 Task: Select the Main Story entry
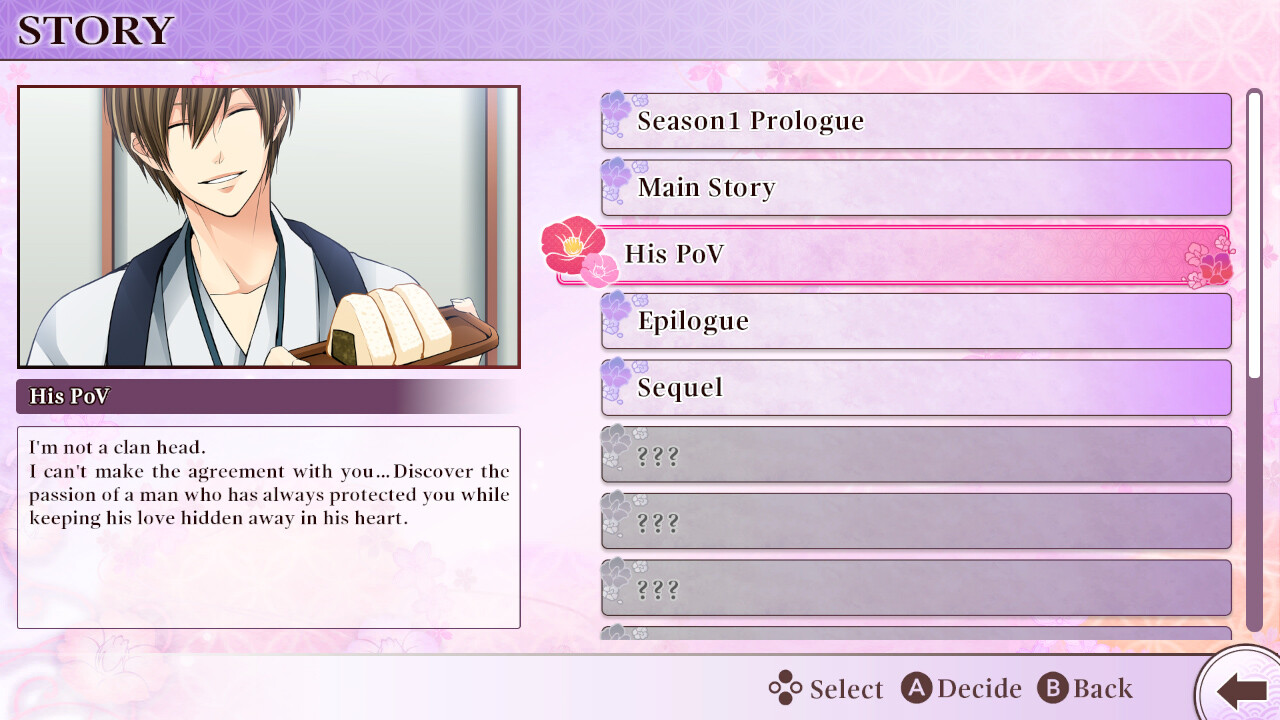pyautogui.click(x=915, y=188)
